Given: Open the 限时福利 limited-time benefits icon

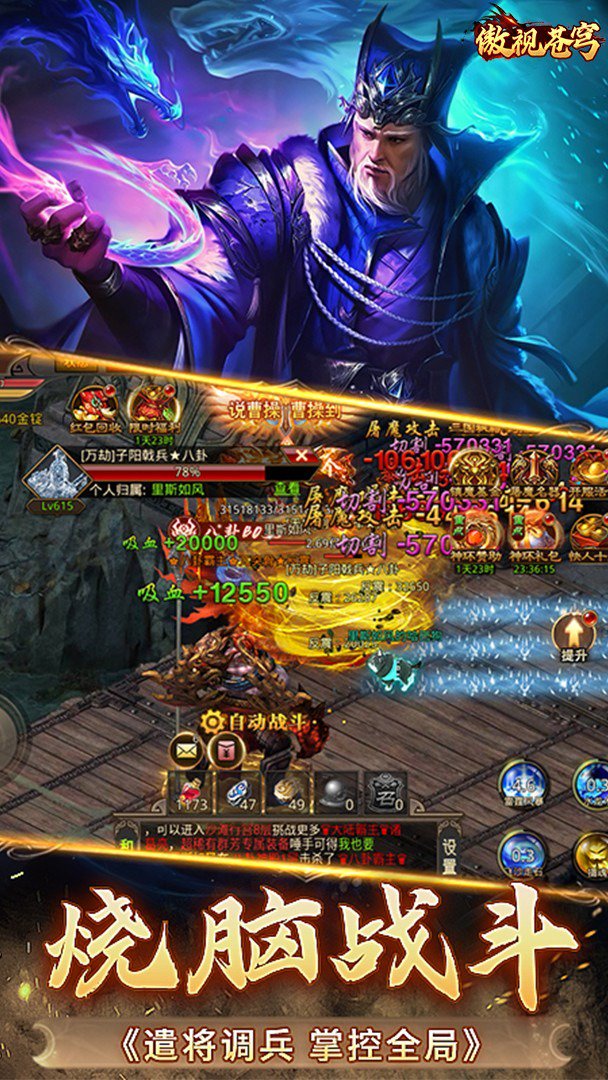Looking at the screenshot, I should 149,403.
